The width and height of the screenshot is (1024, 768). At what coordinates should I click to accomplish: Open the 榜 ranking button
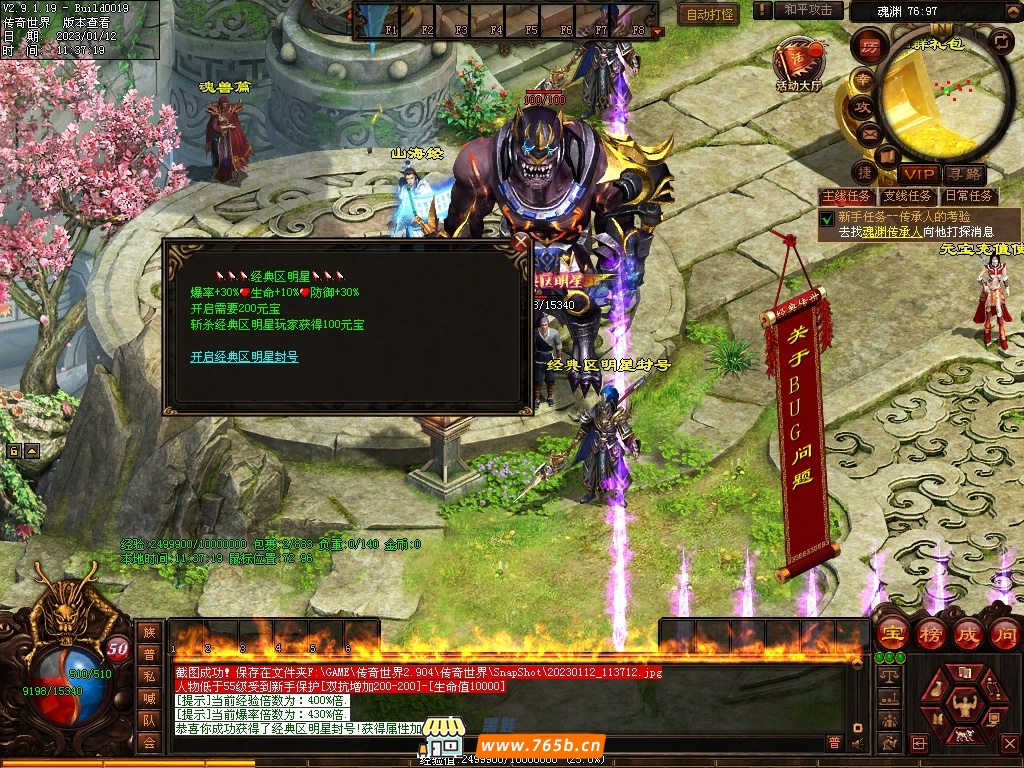pos(930,633)
